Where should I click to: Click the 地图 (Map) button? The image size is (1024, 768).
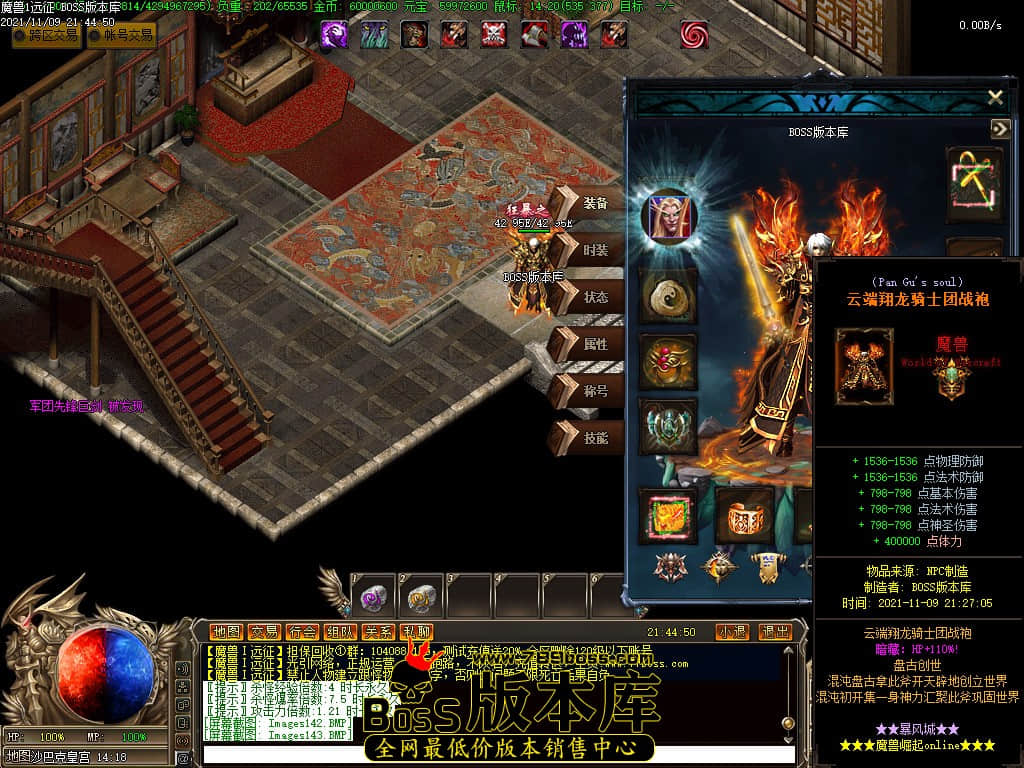click(x=226, y=632)
